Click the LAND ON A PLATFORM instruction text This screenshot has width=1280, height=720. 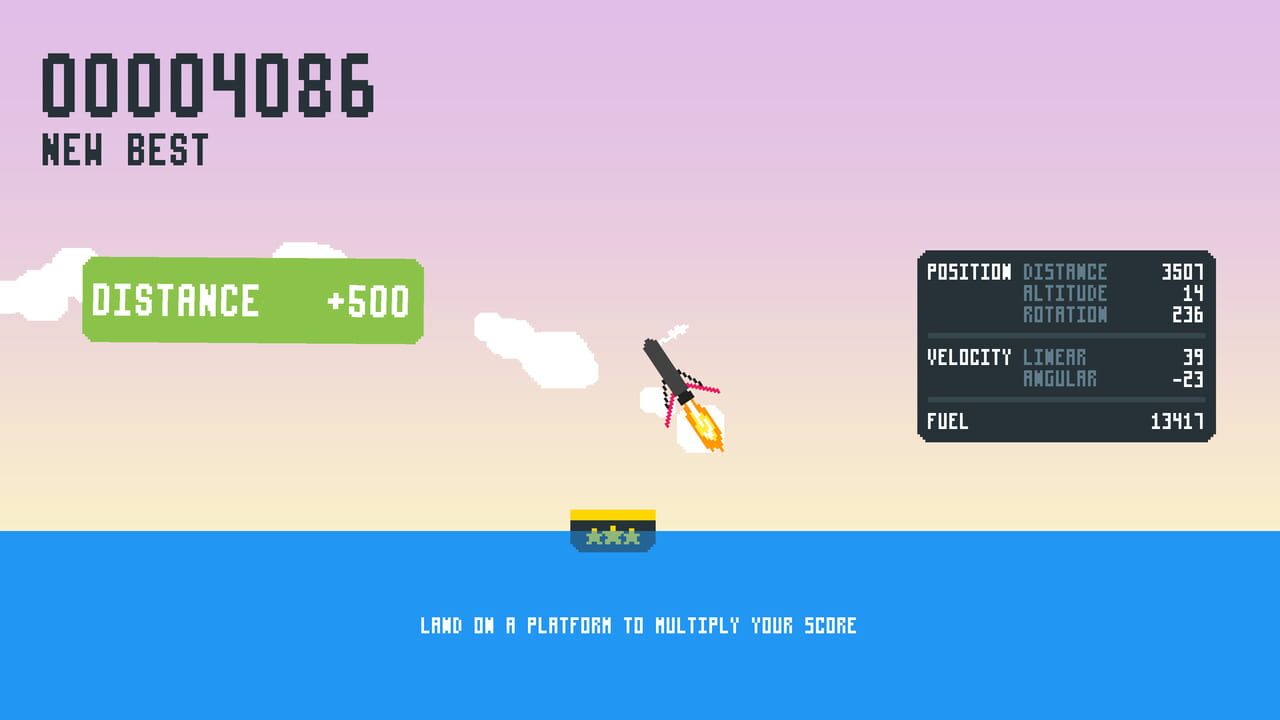(638, 624)
